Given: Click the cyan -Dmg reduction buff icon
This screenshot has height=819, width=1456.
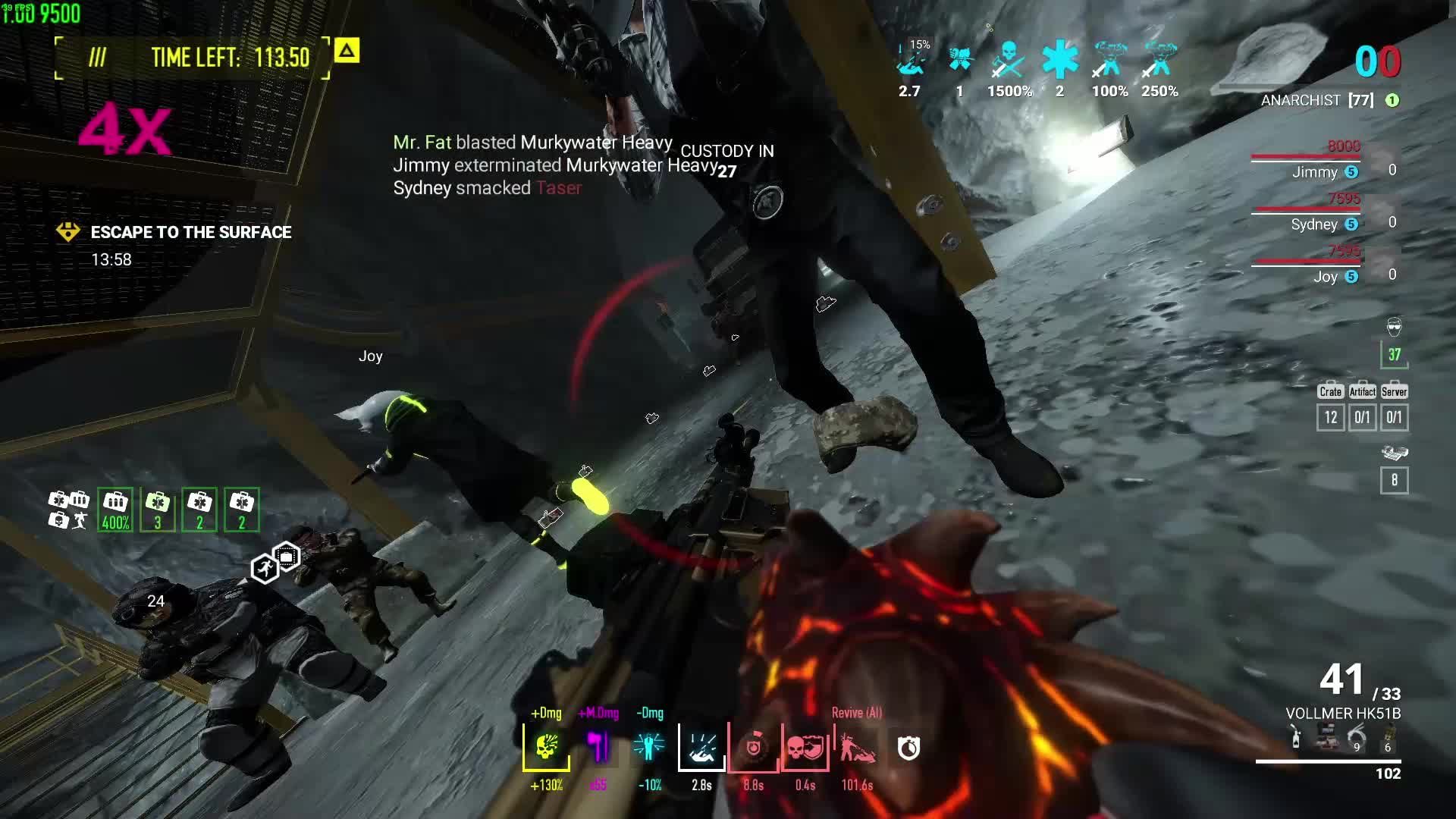Looking at the screenshot, I should [649, 747].
